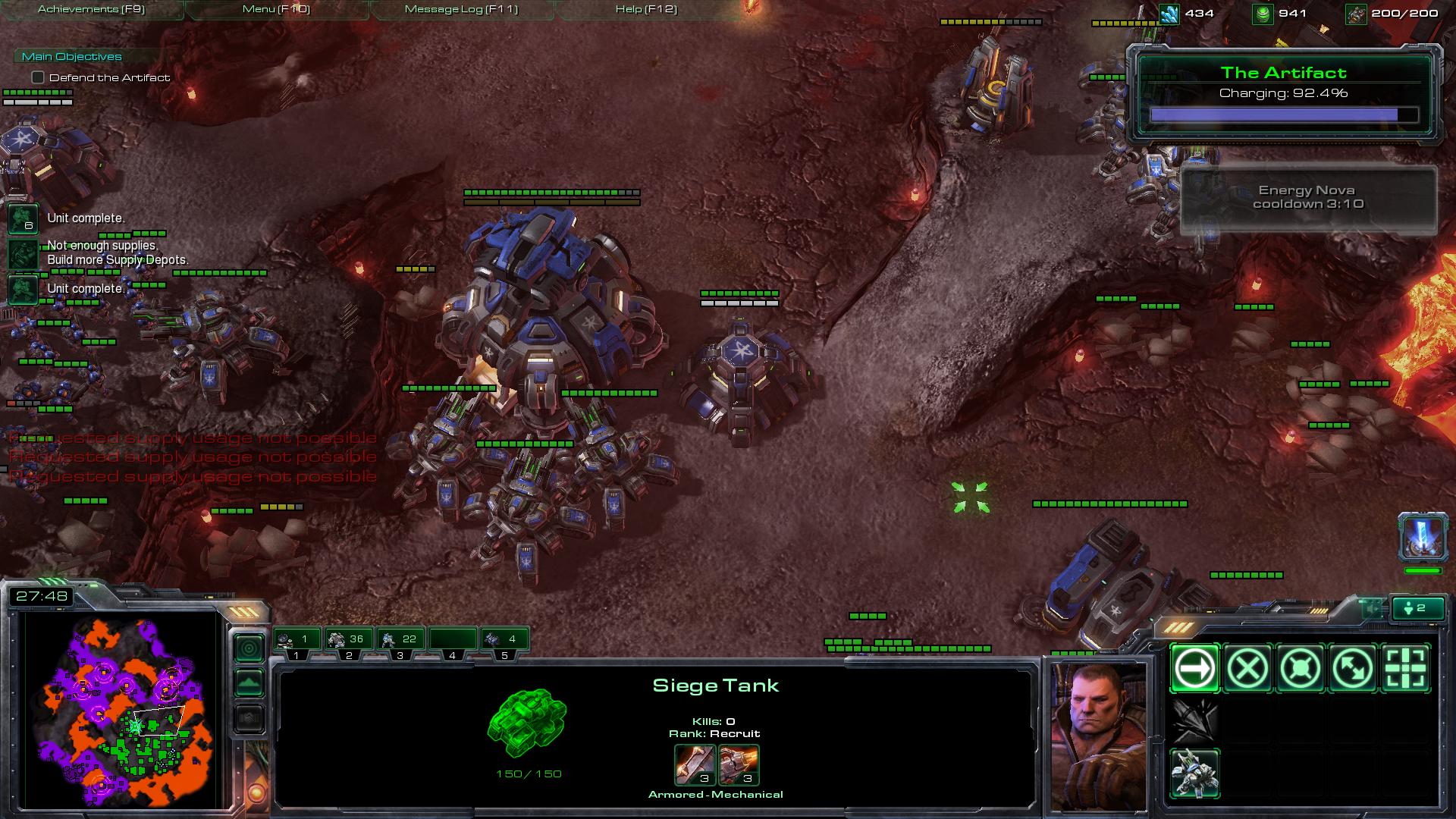Toggle minimap terrain display

pos(249,683)
